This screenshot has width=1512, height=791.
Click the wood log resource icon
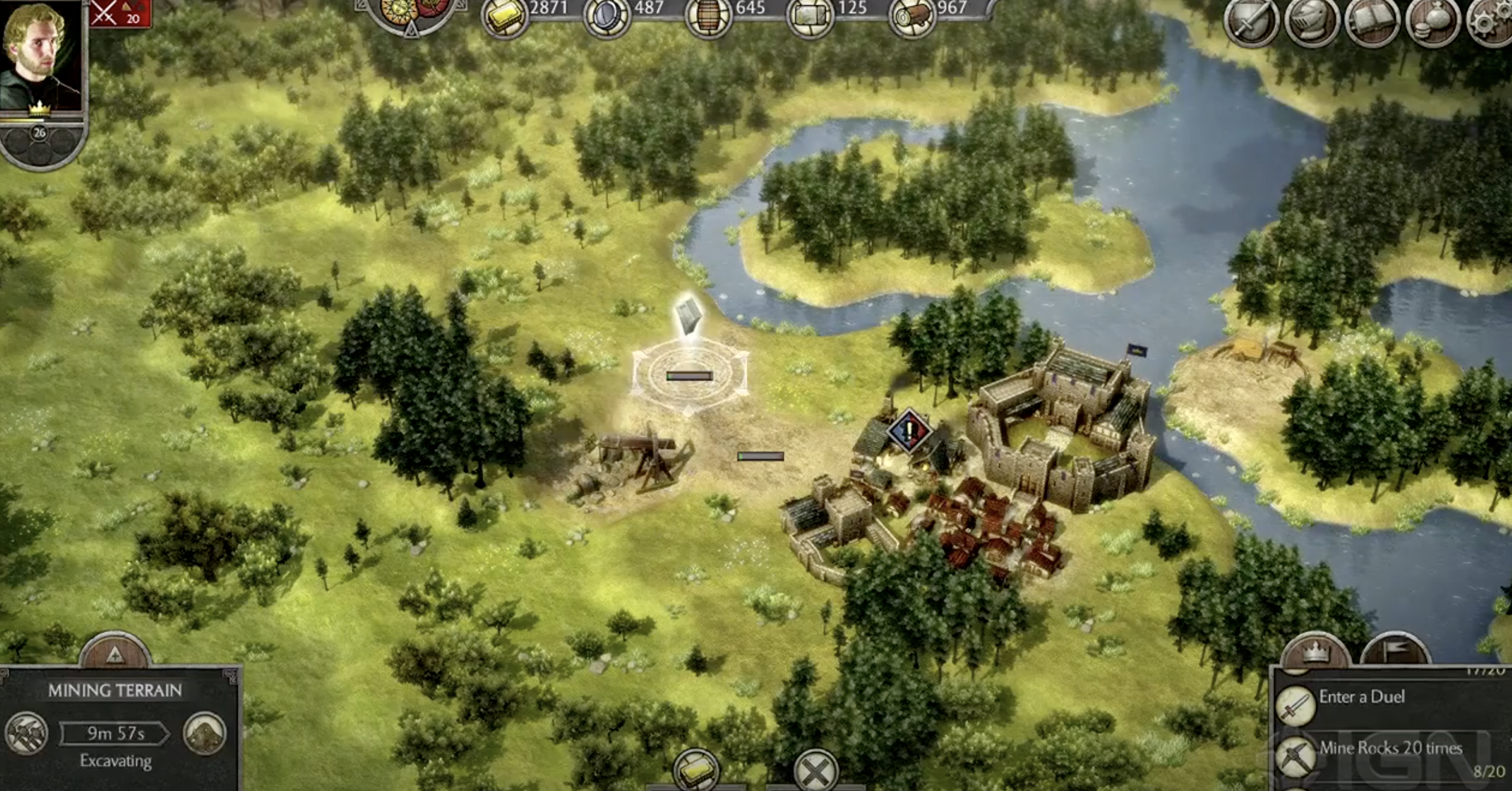coord(911,16)
